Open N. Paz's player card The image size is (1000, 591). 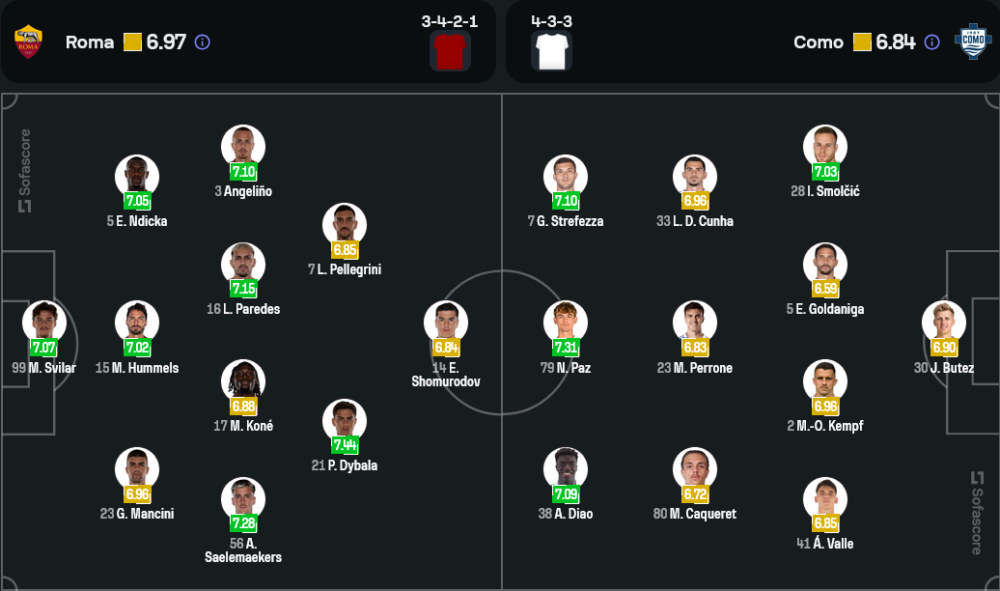click(565, 322)
